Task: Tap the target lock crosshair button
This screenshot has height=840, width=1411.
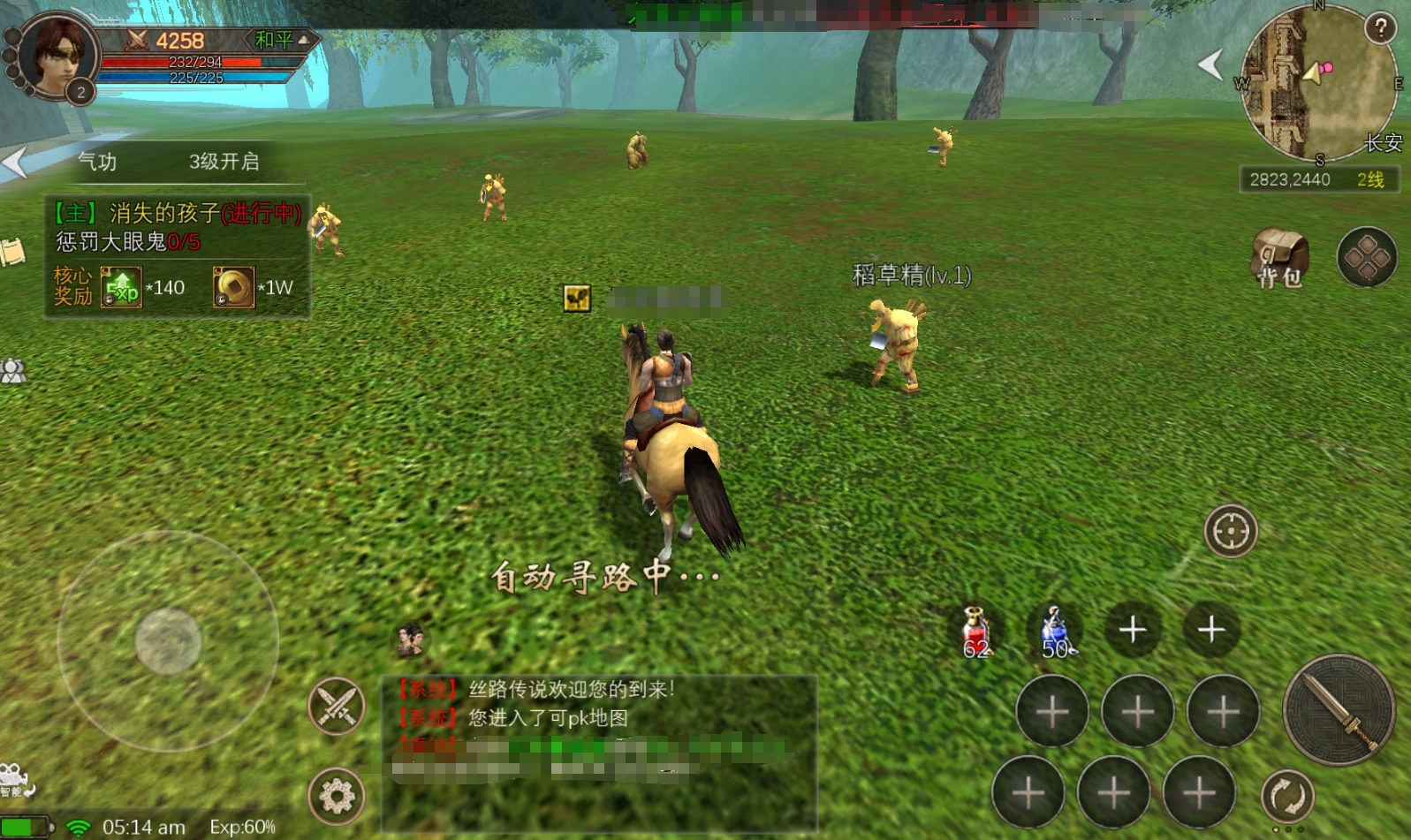Action: tap(1230, 532)
